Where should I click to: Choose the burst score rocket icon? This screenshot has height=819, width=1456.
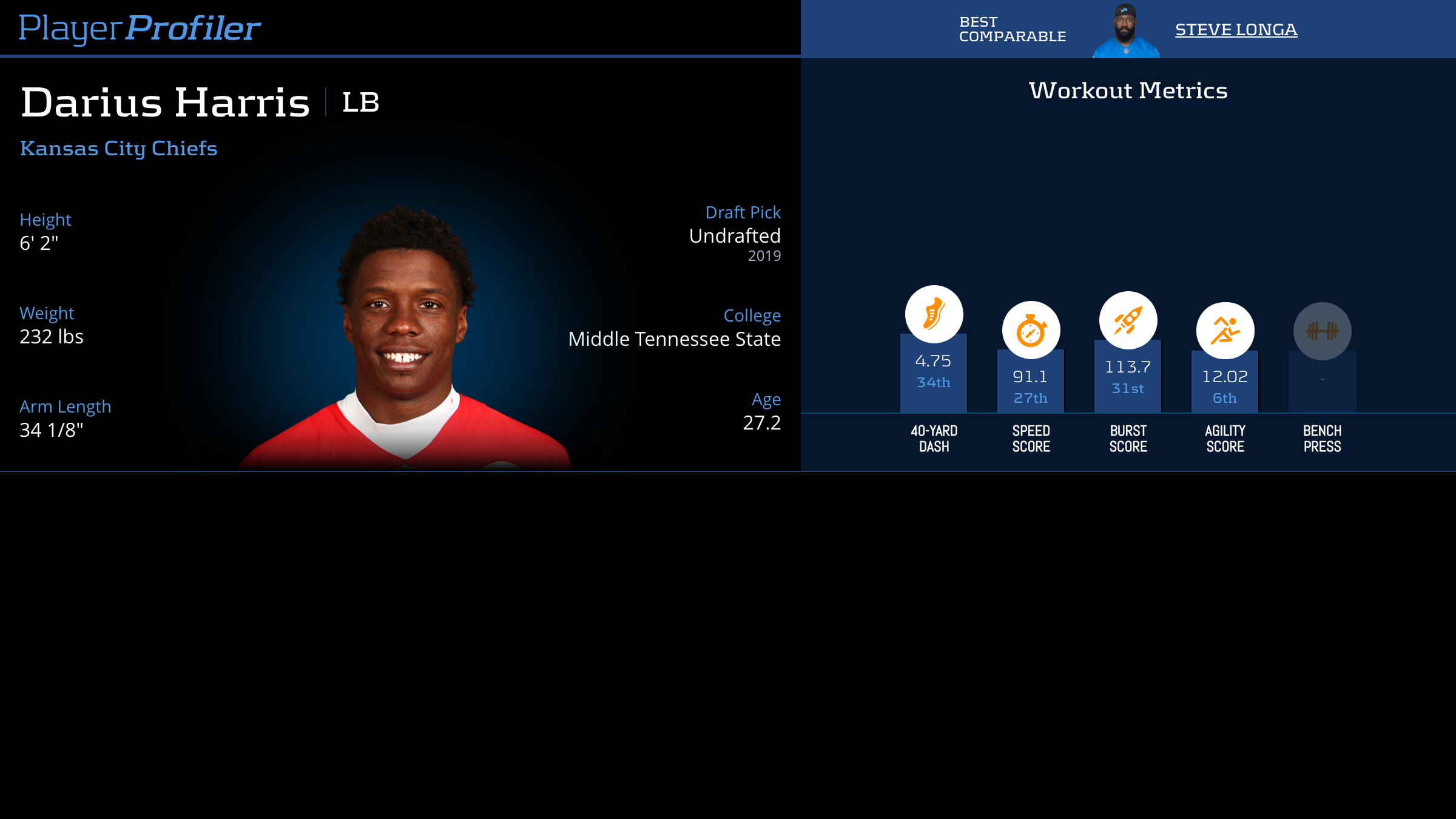click(x=1128, y=320)
